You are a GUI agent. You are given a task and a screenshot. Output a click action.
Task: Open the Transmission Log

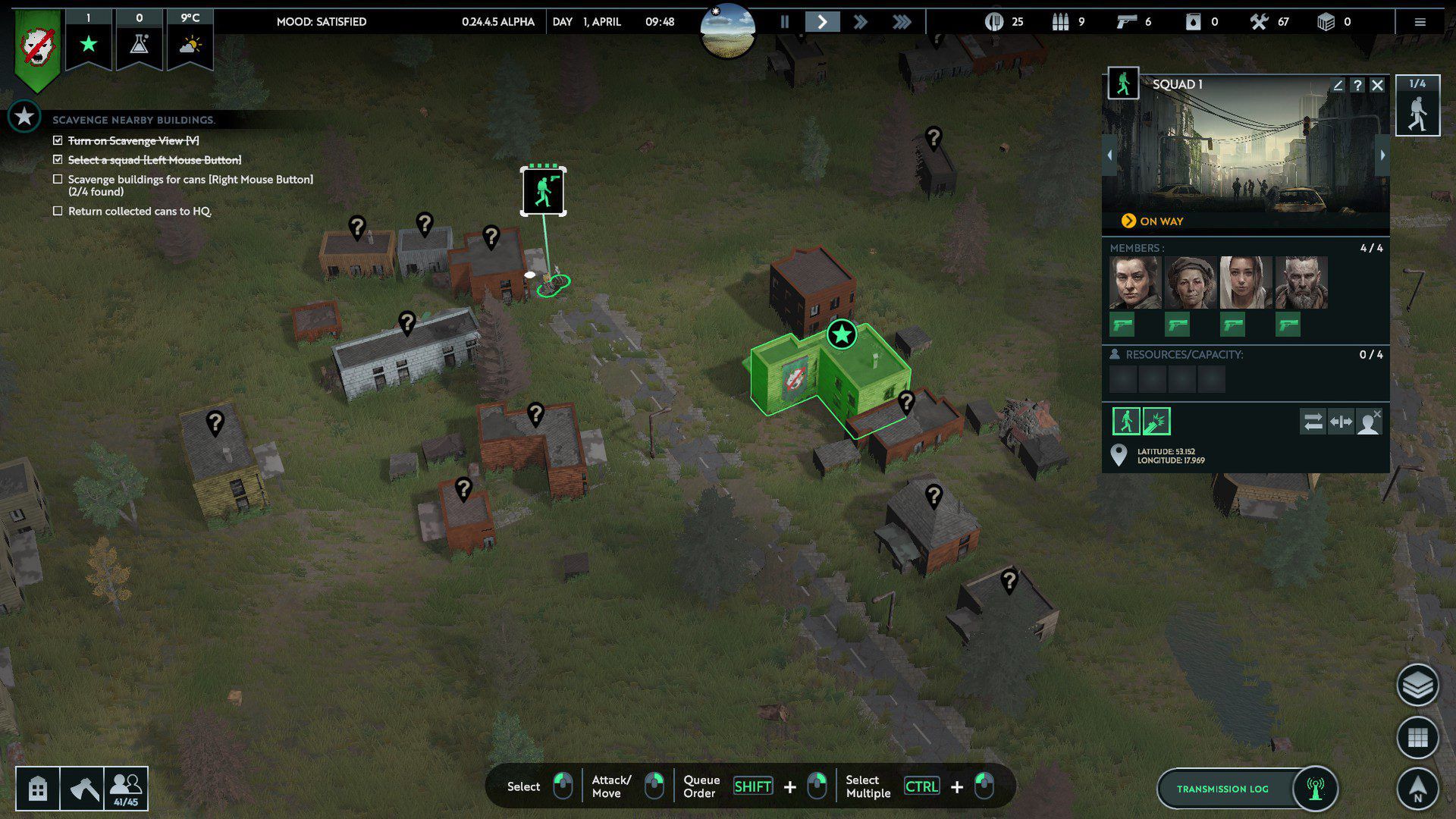click(1222, 789)
